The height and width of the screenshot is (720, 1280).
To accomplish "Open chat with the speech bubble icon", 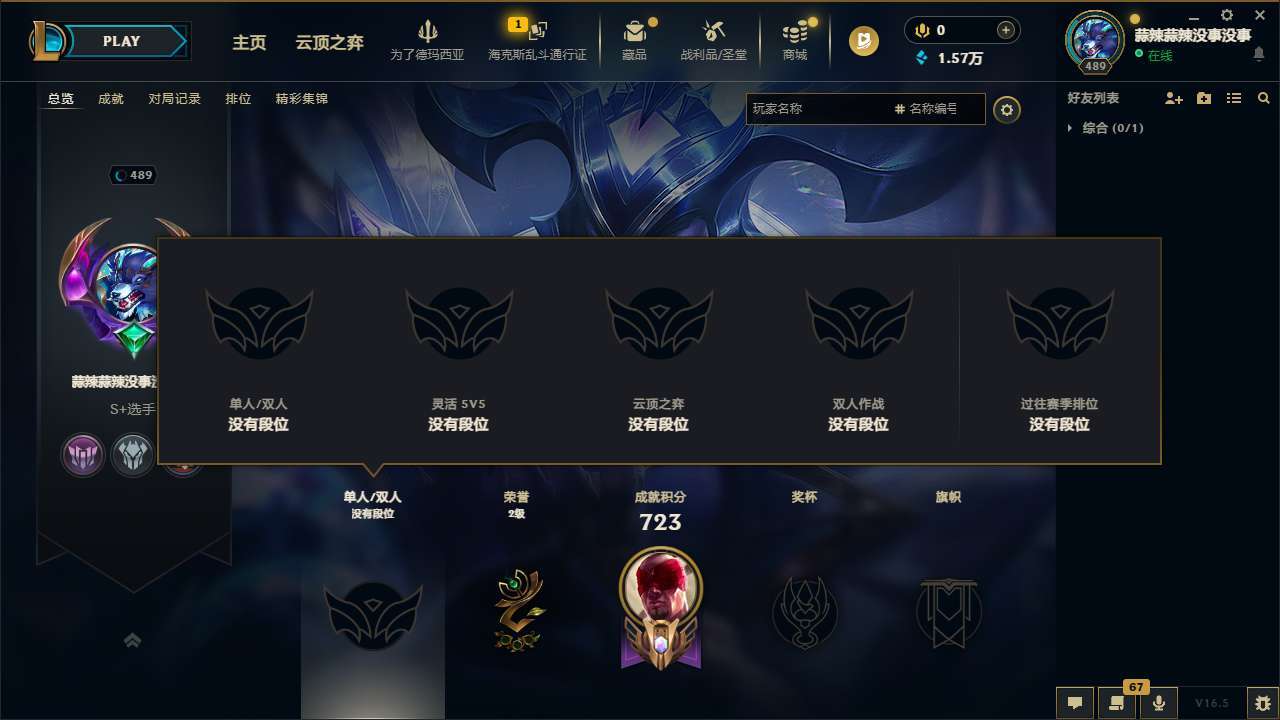I will (1075, 703).
